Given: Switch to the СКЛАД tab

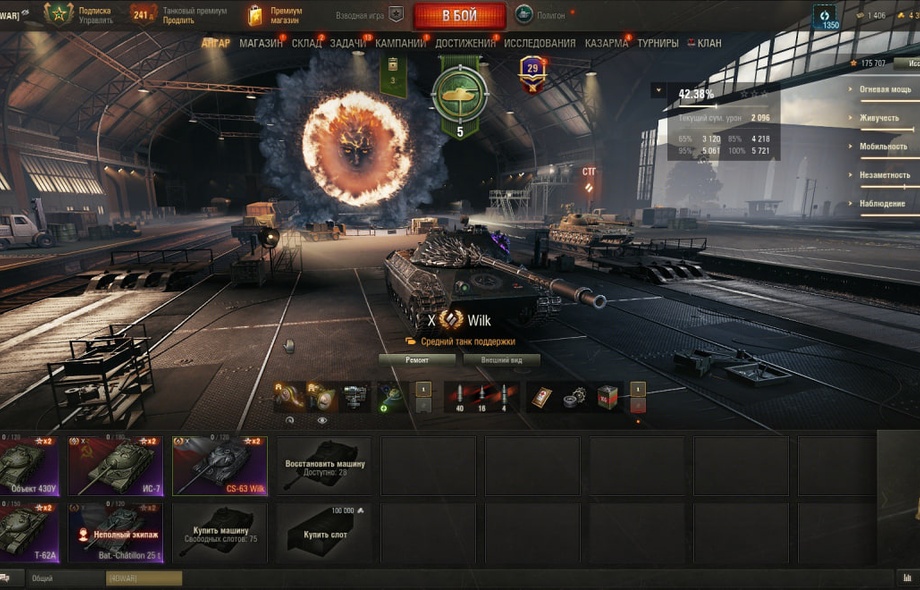Looking at the screenshot, I should [306, 44].
